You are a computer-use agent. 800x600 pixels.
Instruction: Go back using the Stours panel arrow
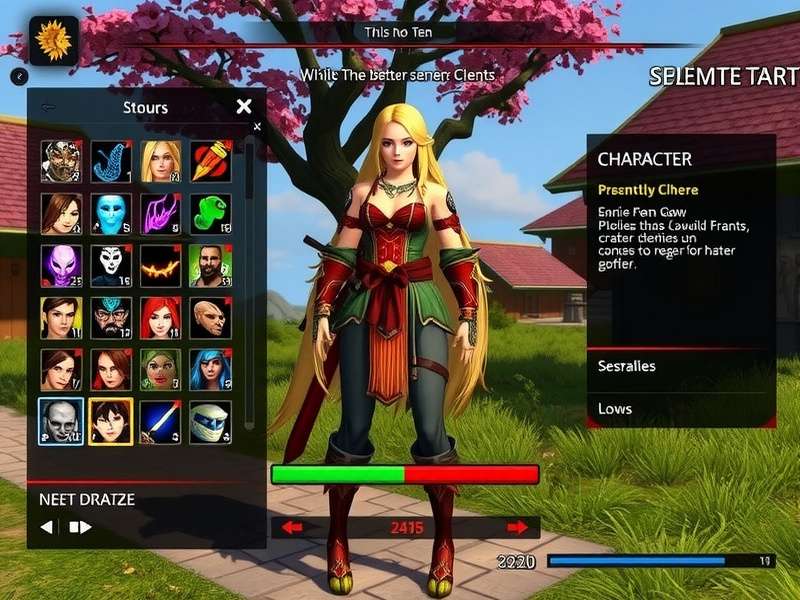tap(48, 107)
